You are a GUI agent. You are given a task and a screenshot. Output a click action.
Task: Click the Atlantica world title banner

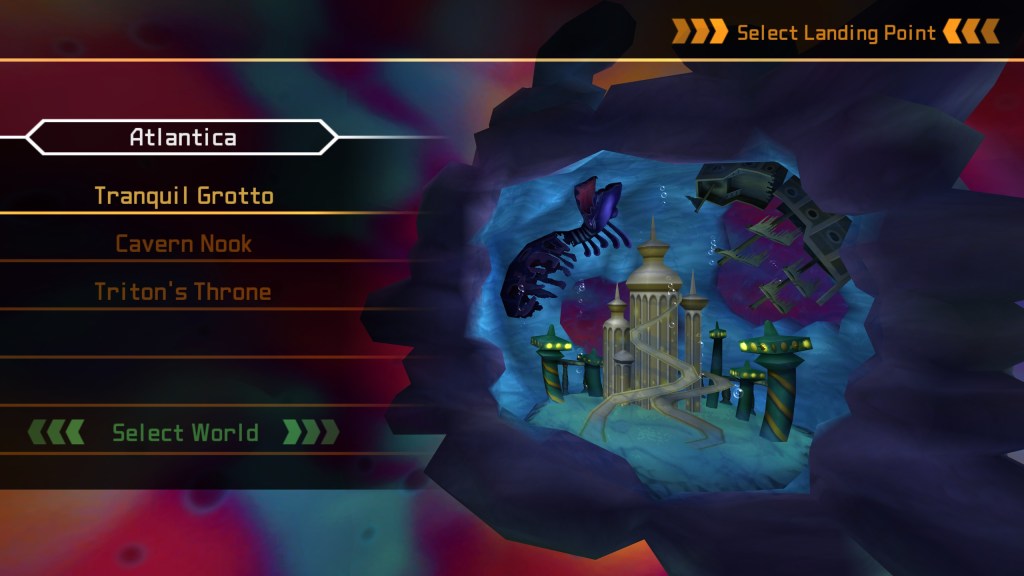pyautogui.click(x=183, y=137)
